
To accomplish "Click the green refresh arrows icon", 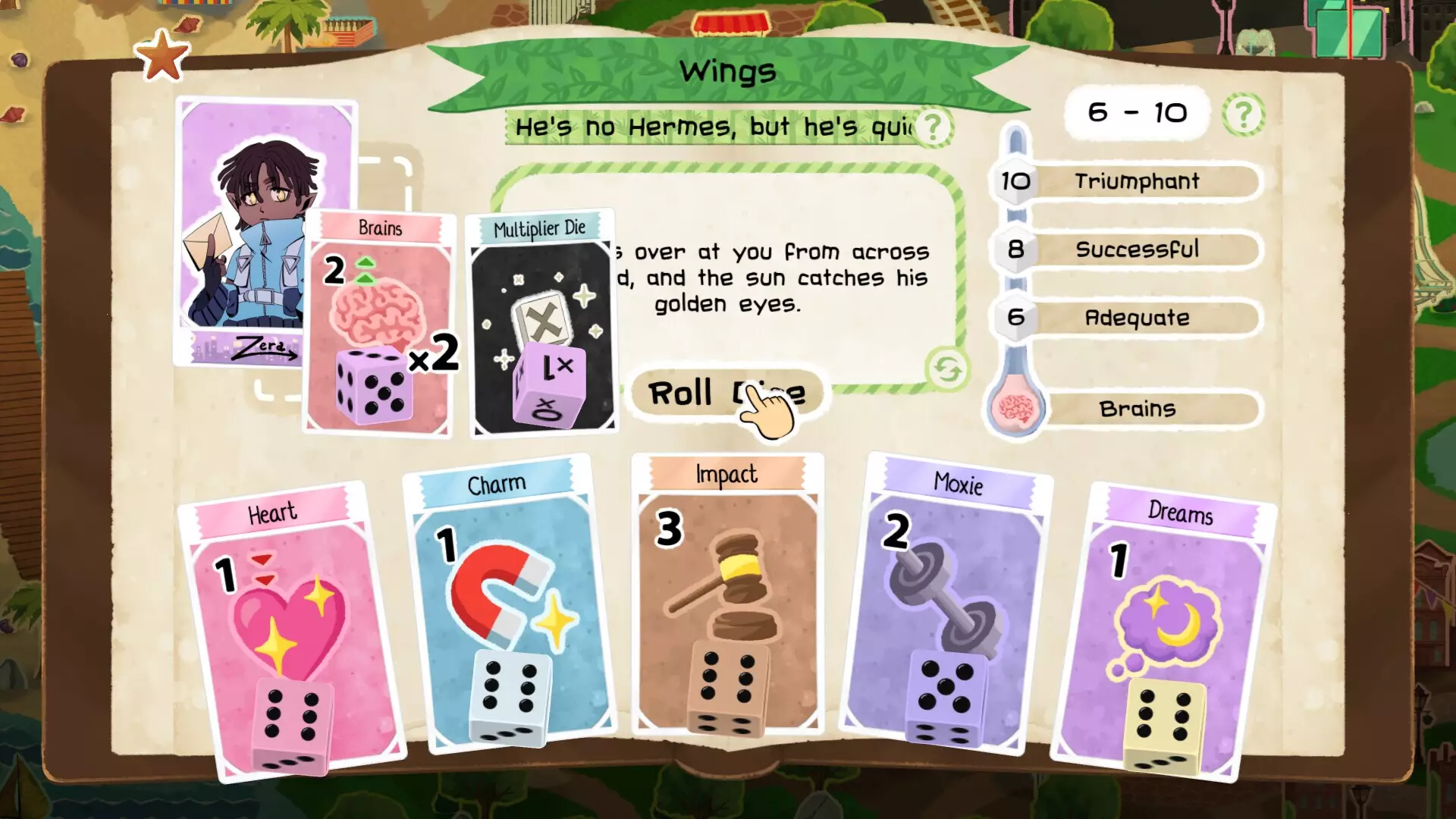I will click(947, 370).
